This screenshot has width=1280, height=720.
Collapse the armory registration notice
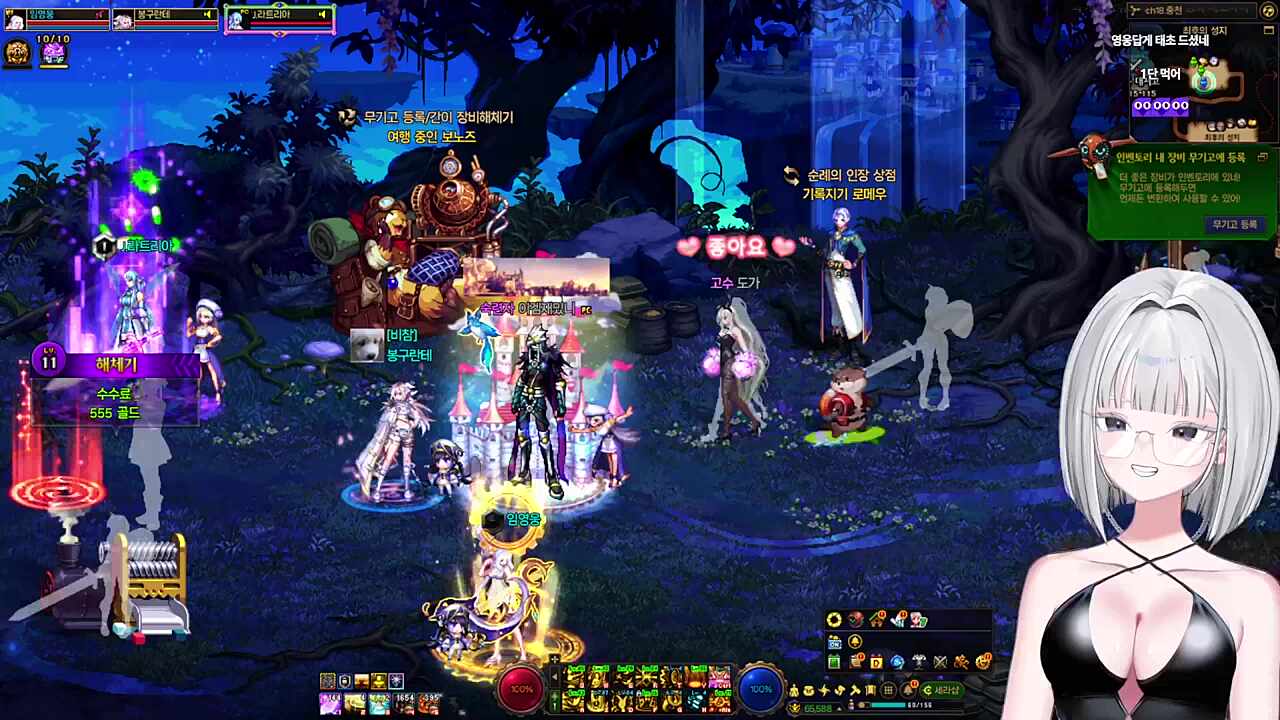tap(1262, 157)
